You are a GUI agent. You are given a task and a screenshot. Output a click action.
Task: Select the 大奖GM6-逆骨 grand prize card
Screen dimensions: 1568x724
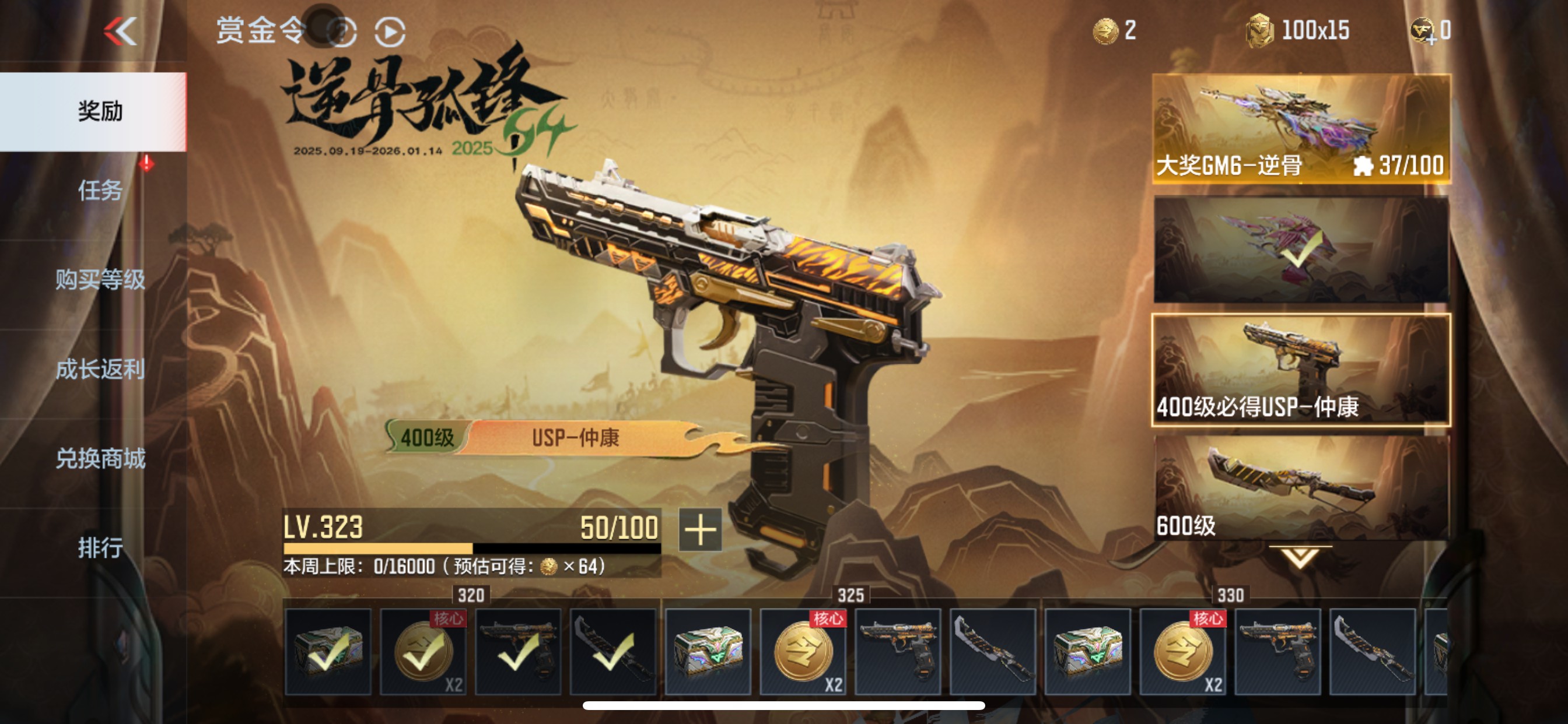click(x=1301, y=129)
